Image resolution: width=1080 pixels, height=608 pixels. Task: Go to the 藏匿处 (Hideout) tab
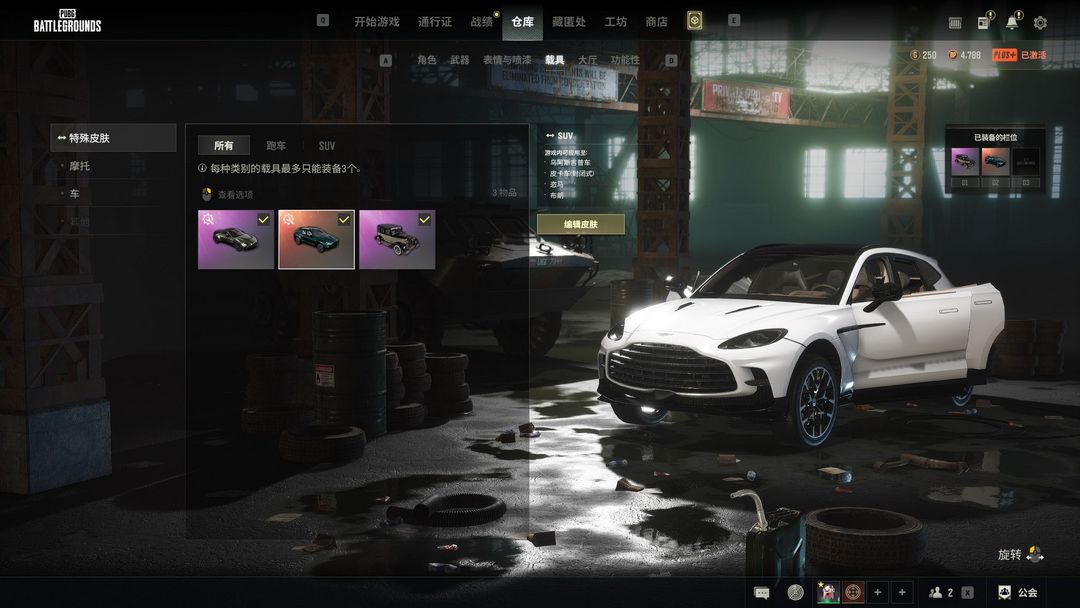coord(569,22)
